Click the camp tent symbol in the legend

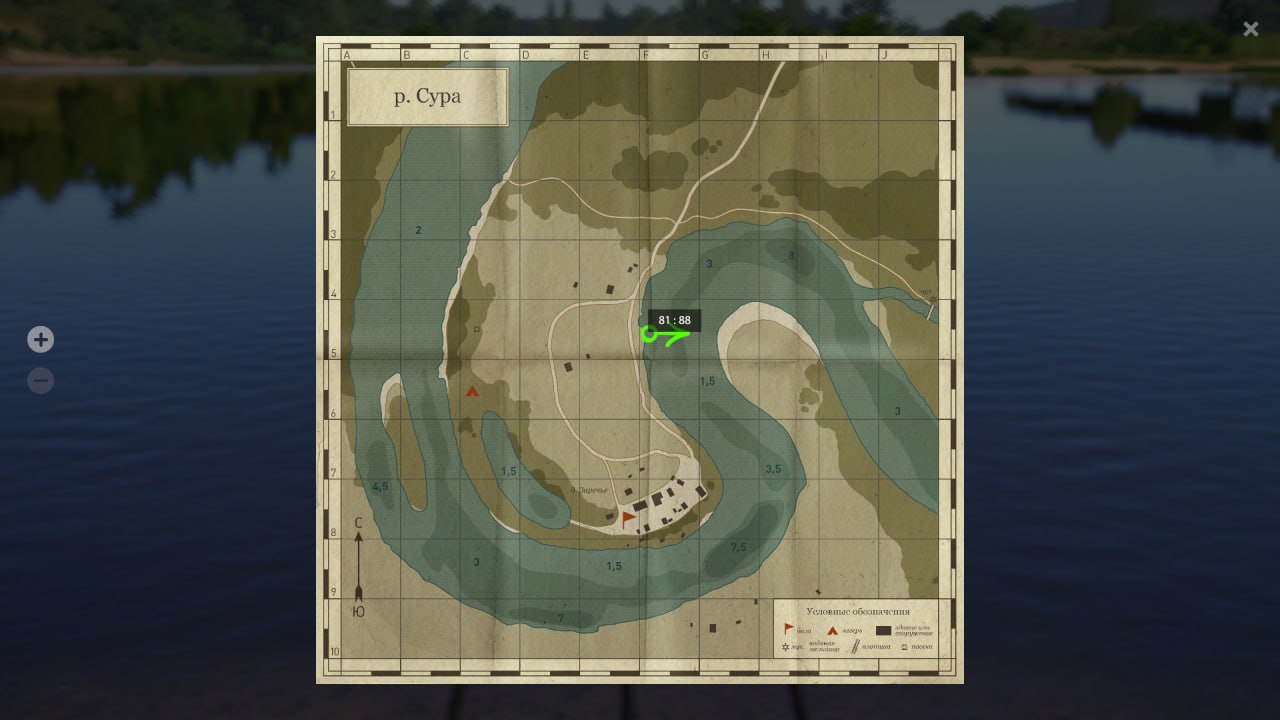pos(833,630)
